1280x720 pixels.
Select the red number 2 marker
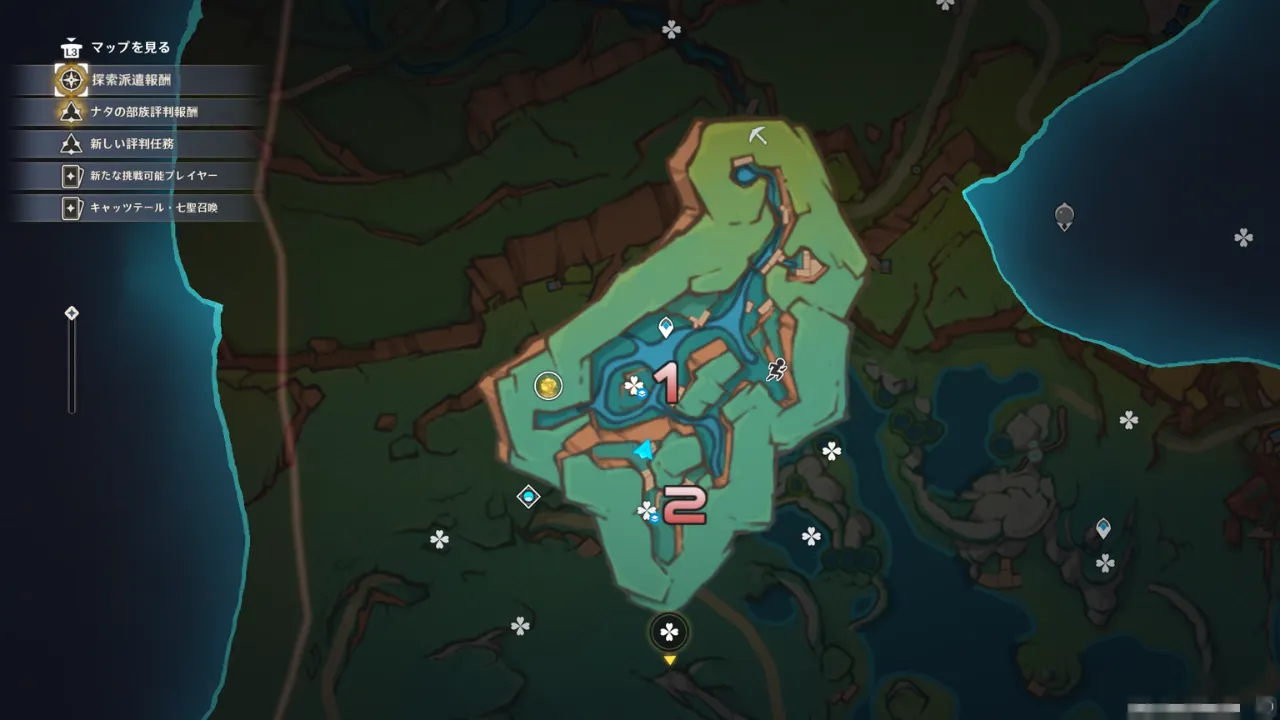tap(685, 505)
